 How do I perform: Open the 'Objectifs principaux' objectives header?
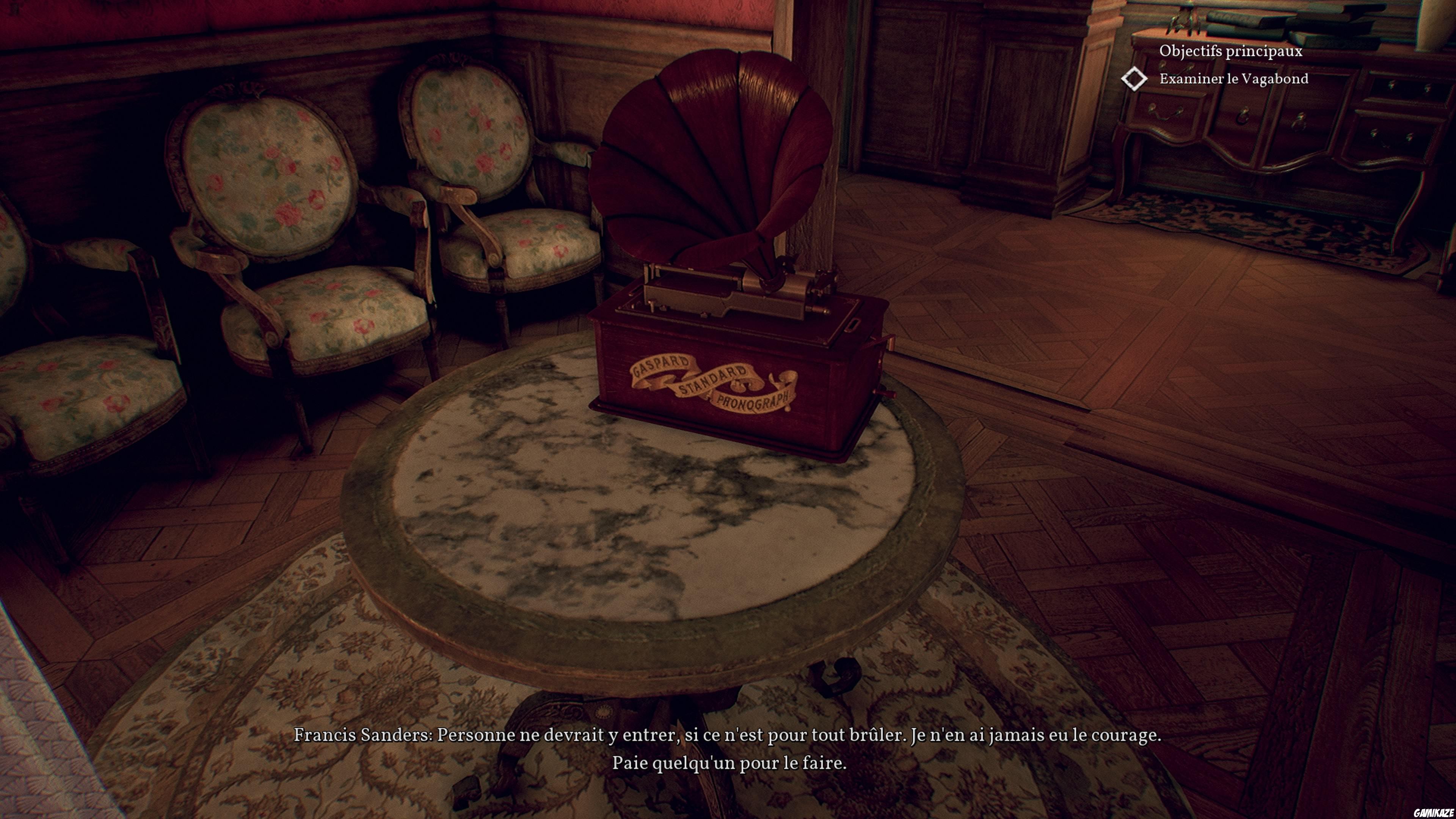point(1230,51)
